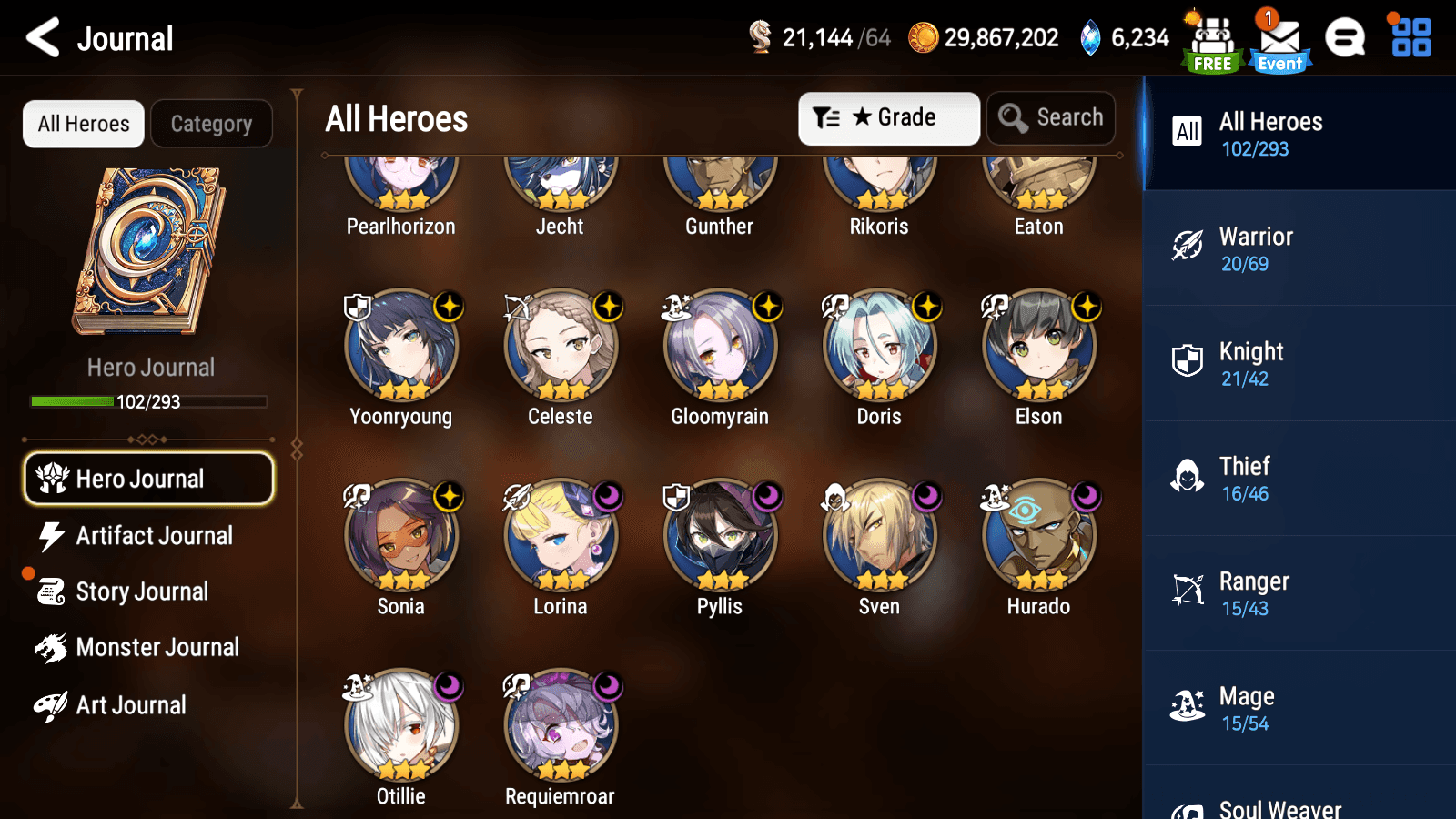Open the FREE shop package icon

coord(1212,38)
